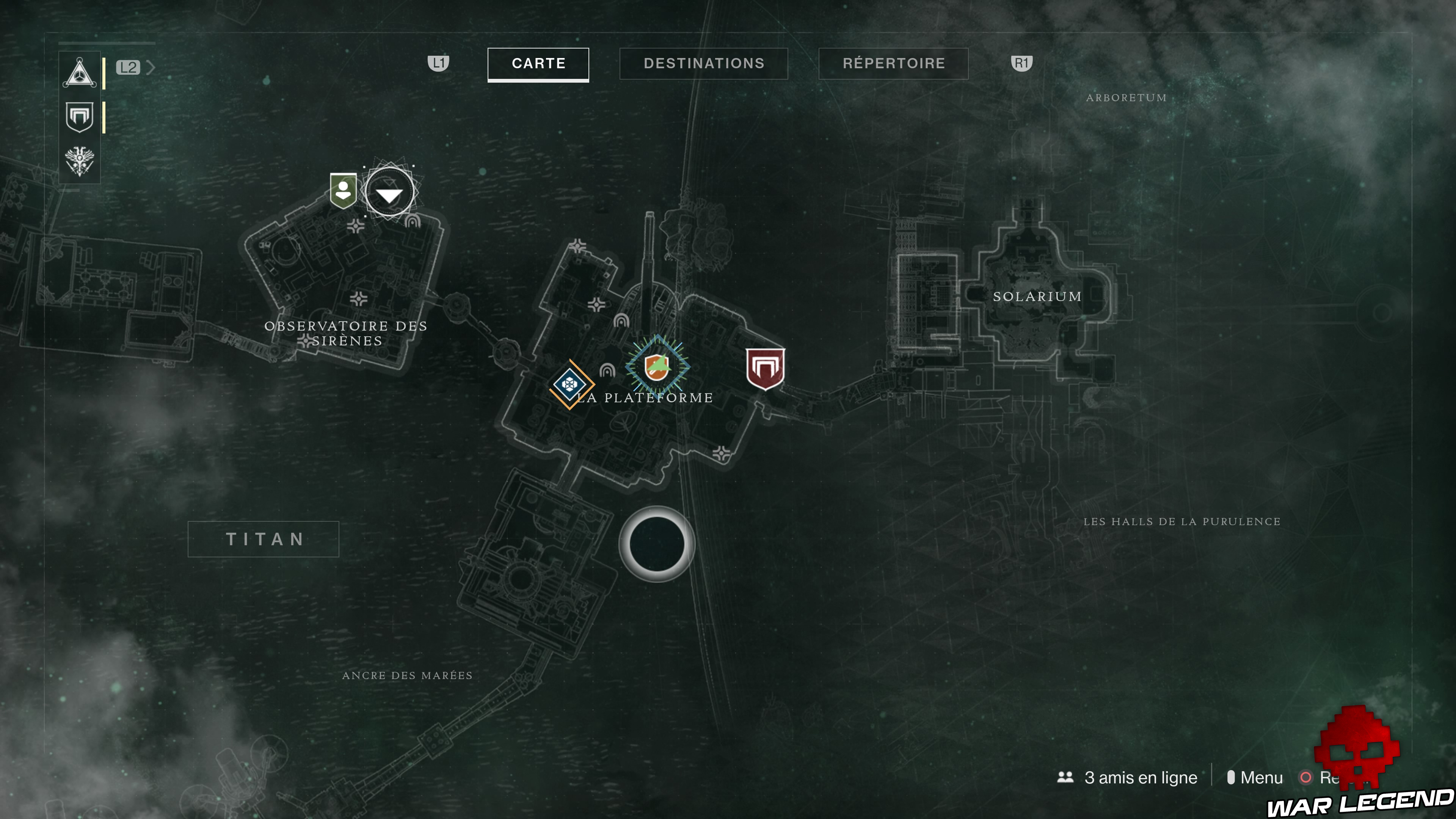Select the landing zone down-arrow marker
Image resolution: width=1456 pixels, height=819 pixels.
pyautogui.click(x=388, y=192)
